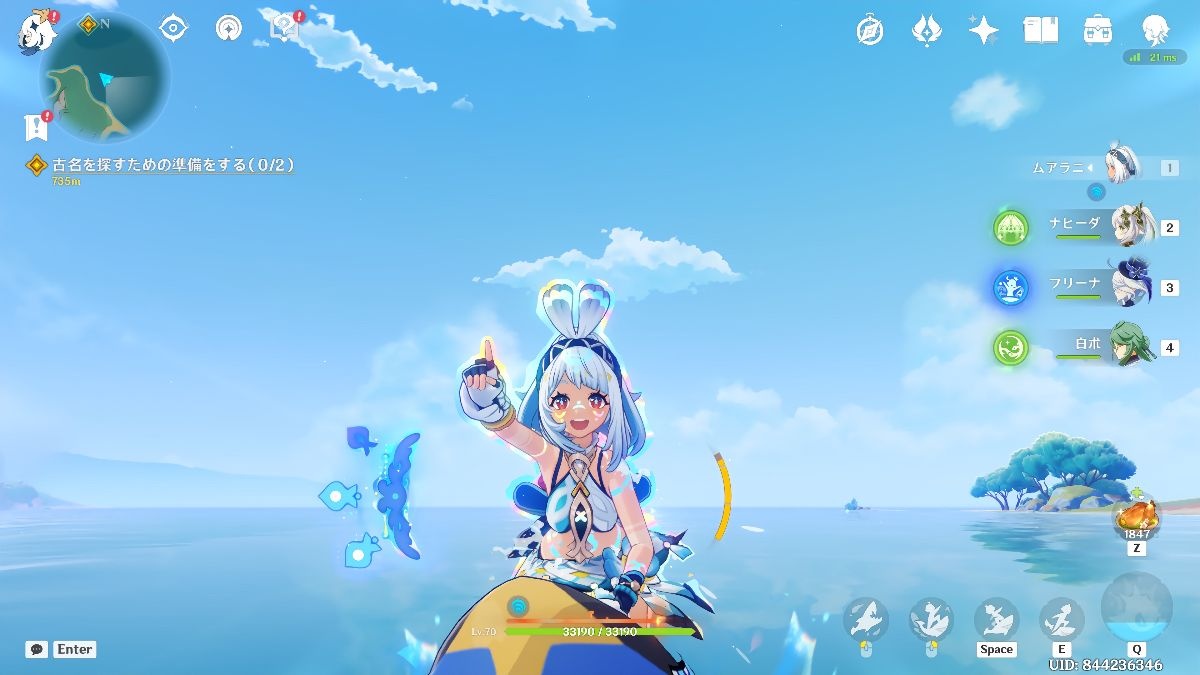This screenshot has height=675, width=1200.
Task: Activate the surfing jump skill icon
Action: pyautogui.click(x=996, y=619)
